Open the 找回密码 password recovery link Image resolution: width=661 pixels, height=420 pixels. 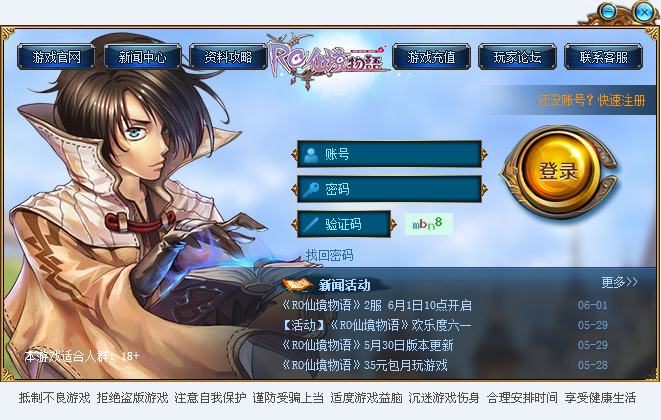click(329, 255)
